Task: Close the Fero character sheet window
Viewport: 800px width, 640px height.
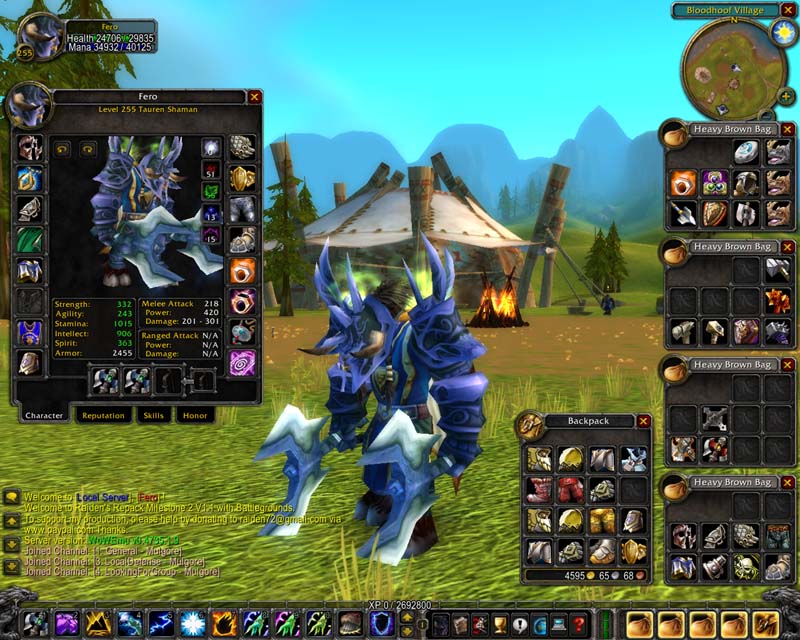Action: pyautogui.click(x=254, y=97)
